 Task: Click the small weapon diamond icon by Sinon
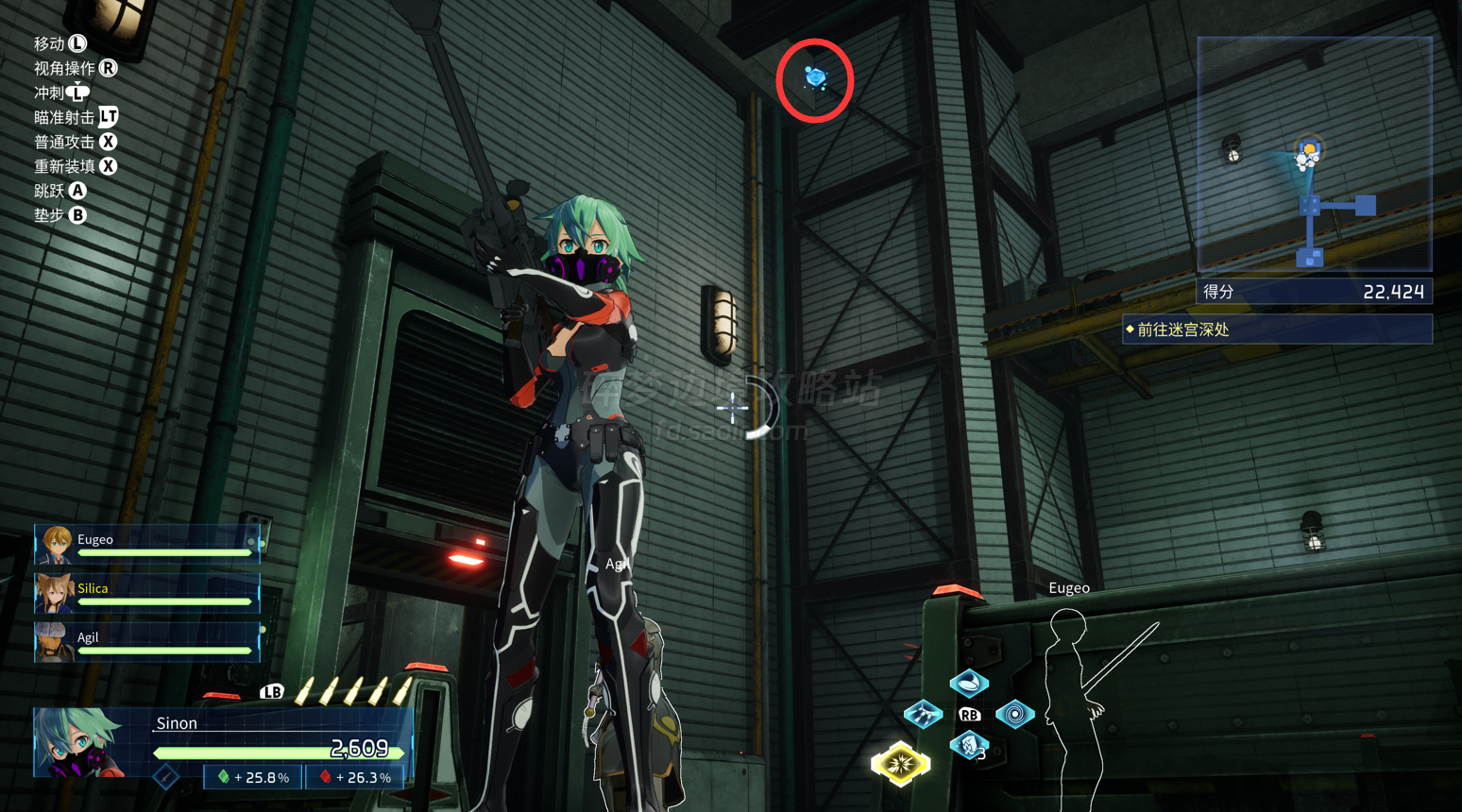tap(166, 777)
